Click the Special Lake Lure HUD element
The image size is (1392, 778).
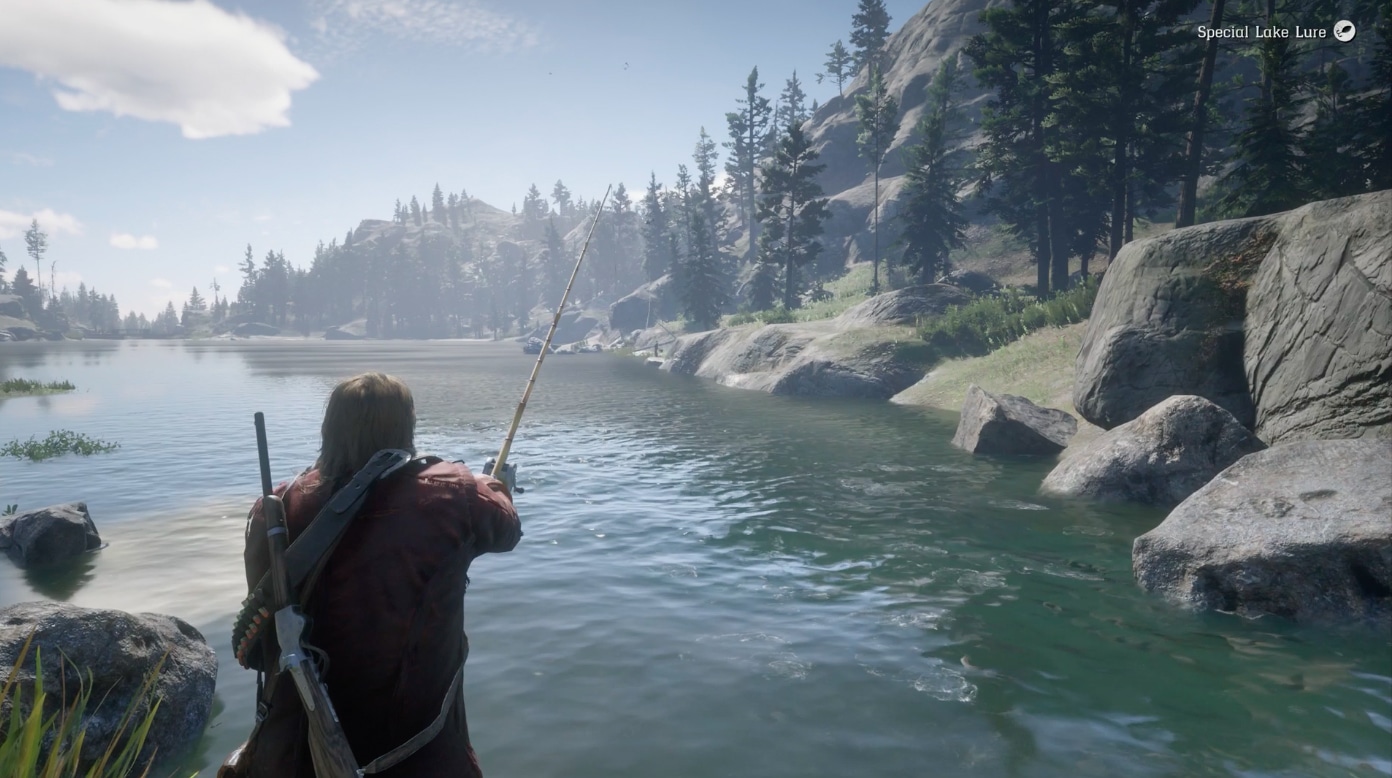pyautogui.click(x=1270, y=32)
